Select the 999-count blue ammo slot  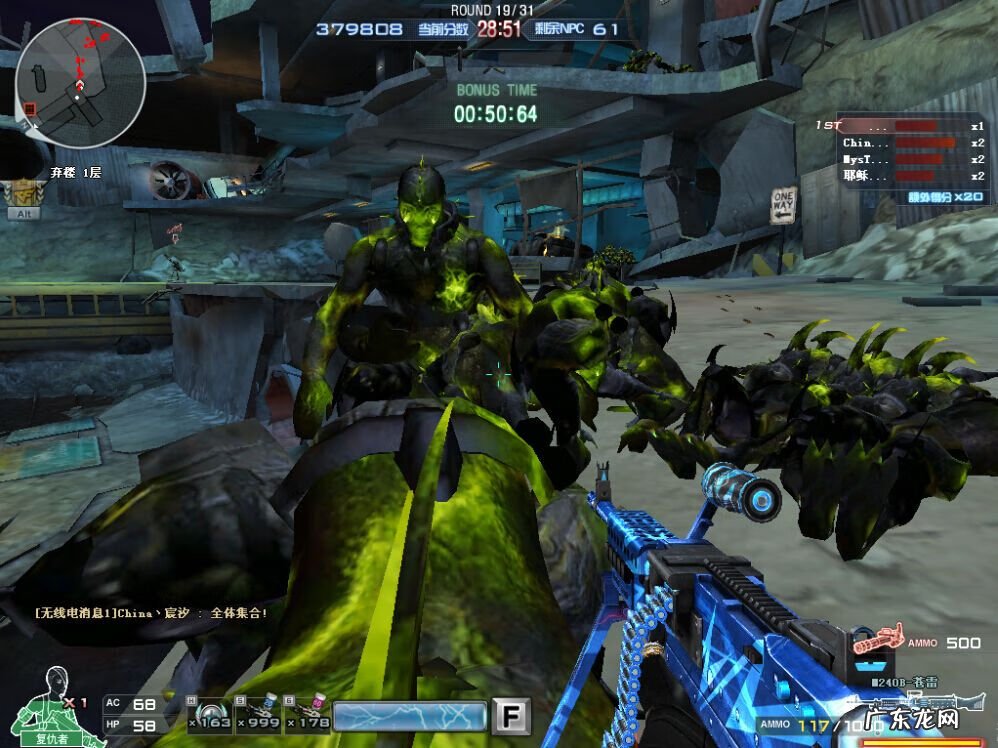pos(258,713)
